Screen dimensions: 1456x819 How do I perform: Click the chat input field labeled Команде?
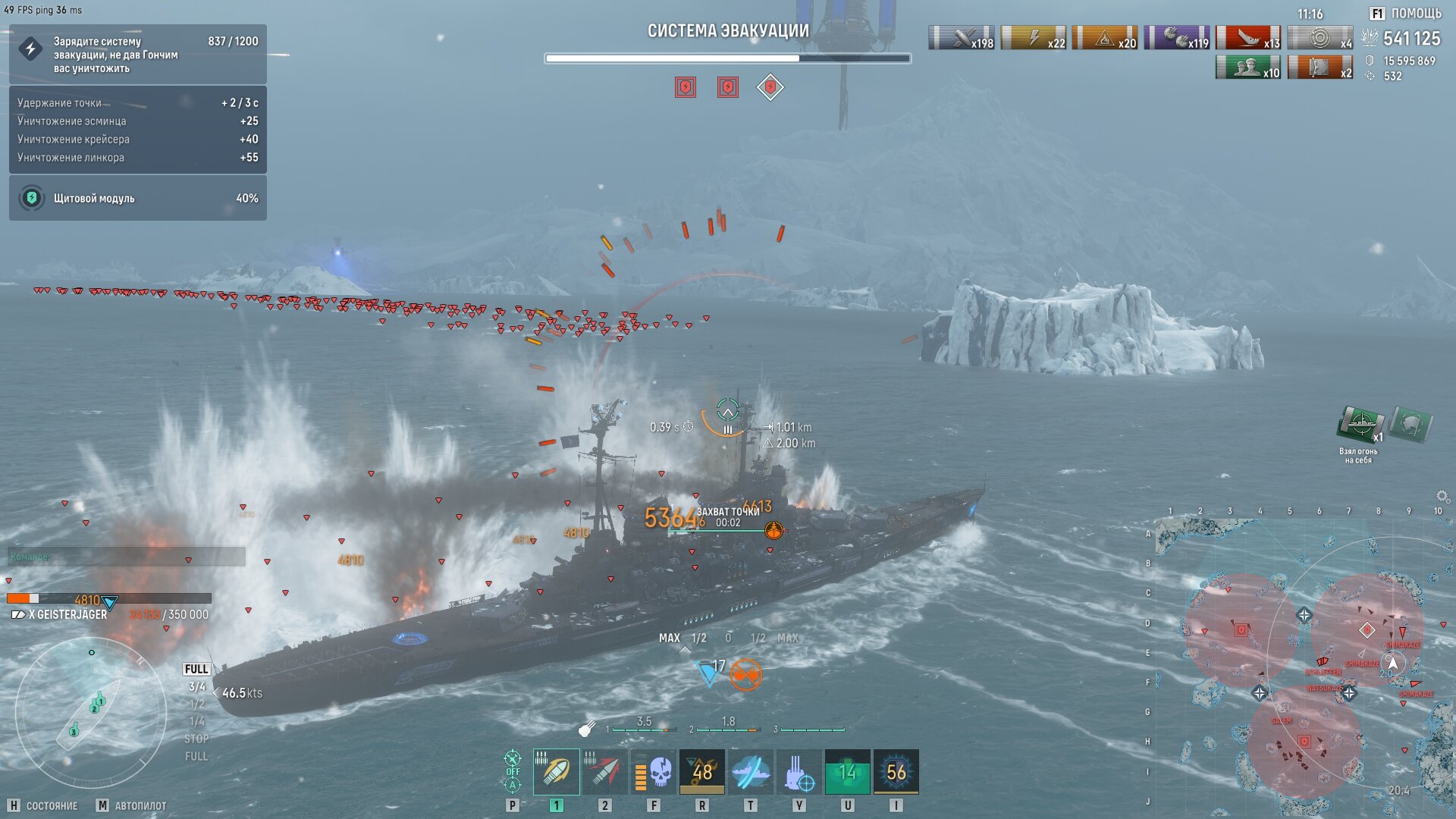point(127,557)
